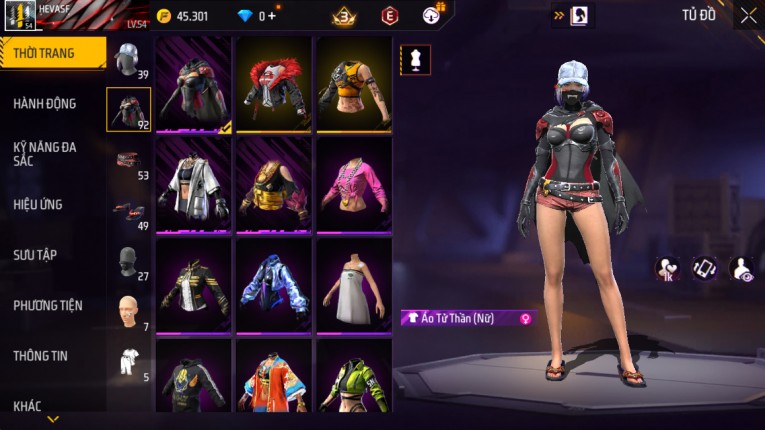Choose the white bath towel outfit
This screenshot has width=765, height=430.
click(354, 285)
